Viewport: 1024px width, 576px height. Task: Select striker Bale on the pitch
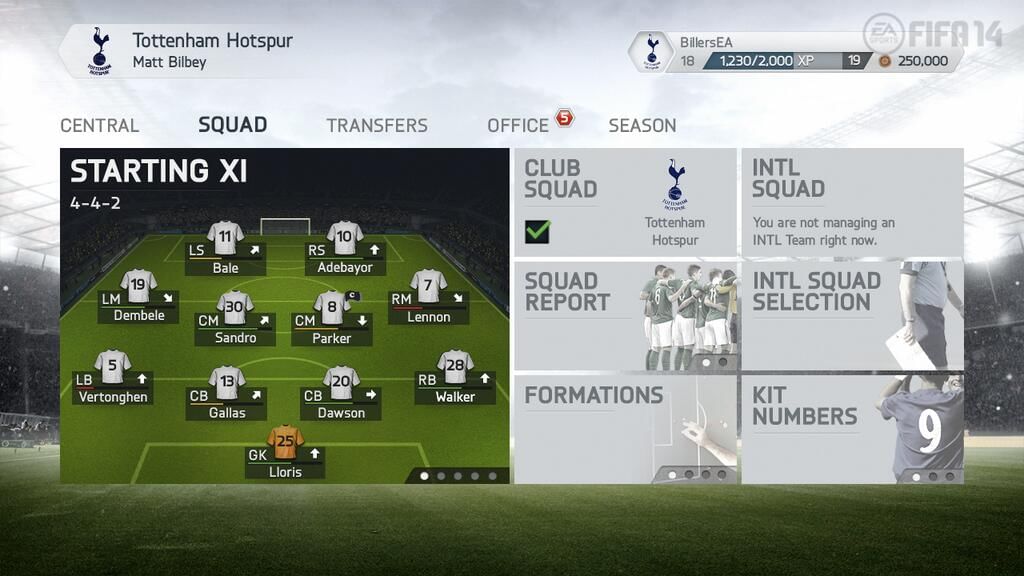pyautogui.click(x=226, y=250)
